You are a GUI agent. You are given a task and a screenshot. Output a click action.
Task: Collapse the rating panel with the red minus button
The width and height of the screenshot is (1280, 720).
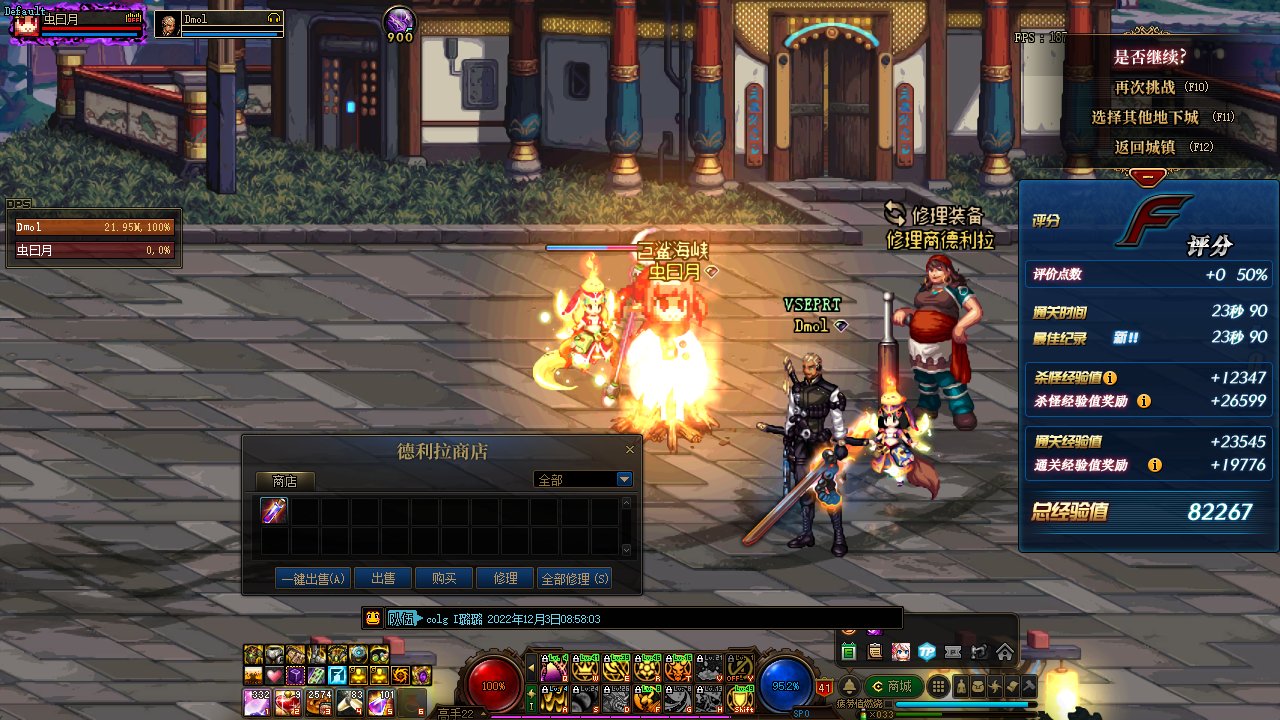(x=1148, y=176)
